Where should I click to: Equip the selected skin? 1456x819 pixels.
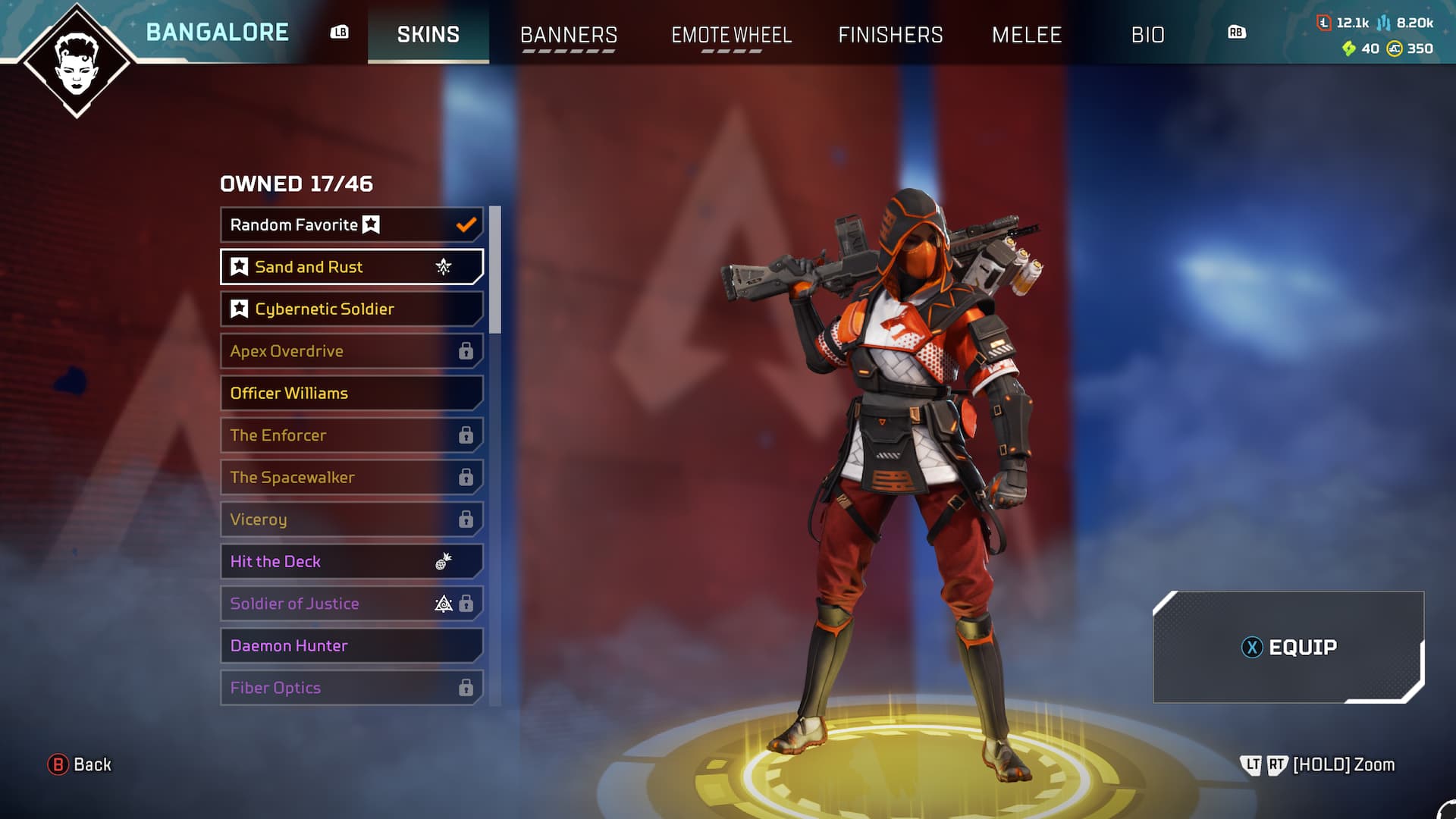[x=1288, y=647]
